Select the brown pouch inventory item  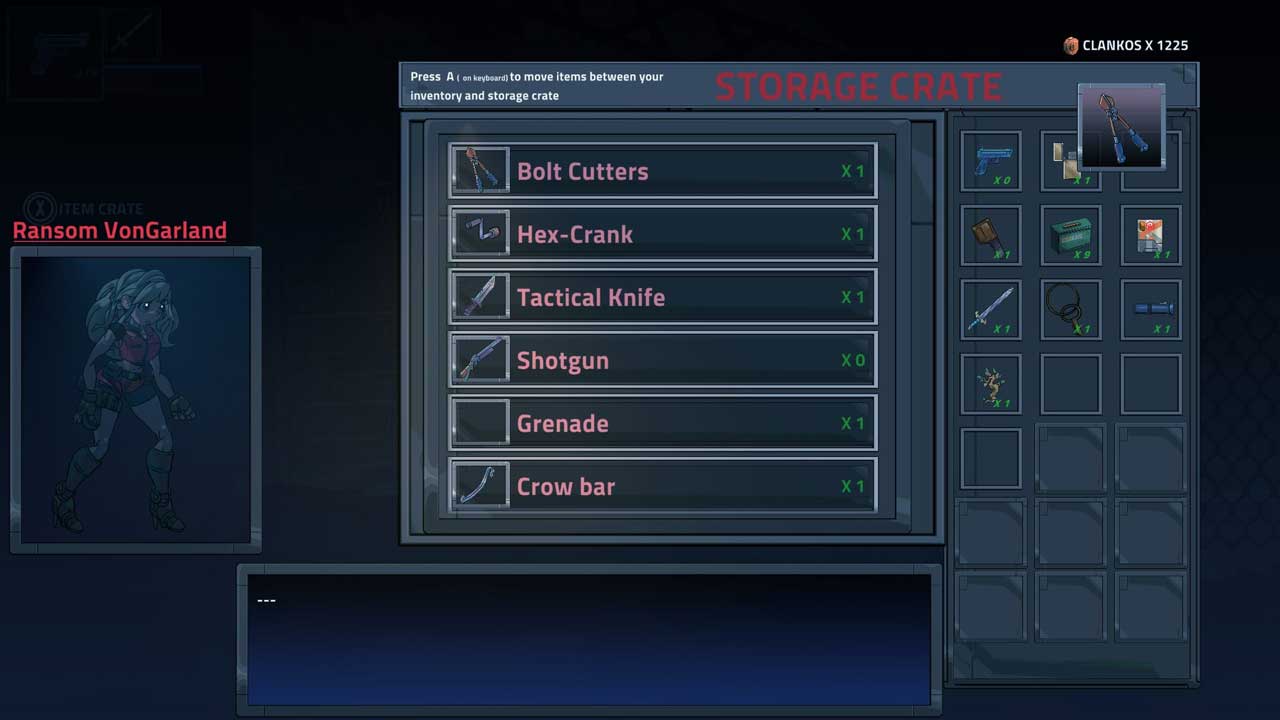pyautogui.click(x=991, y=235)
